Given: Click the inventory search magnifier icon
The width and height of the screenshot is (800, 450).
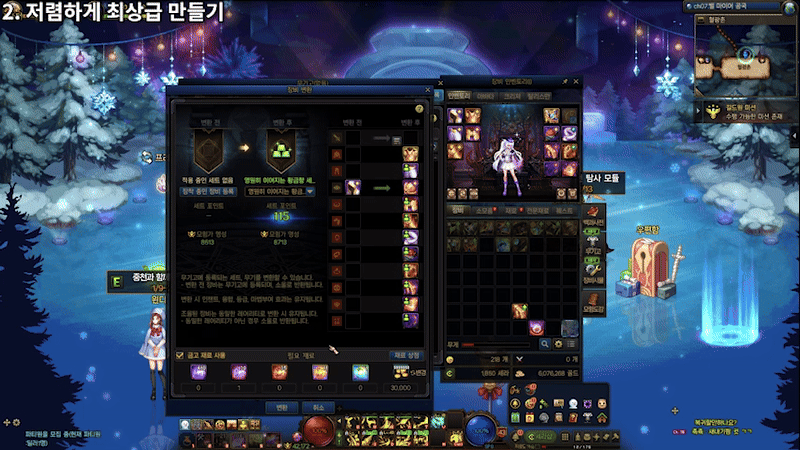Looking at the screenshot, I should [x=543, y=344].
